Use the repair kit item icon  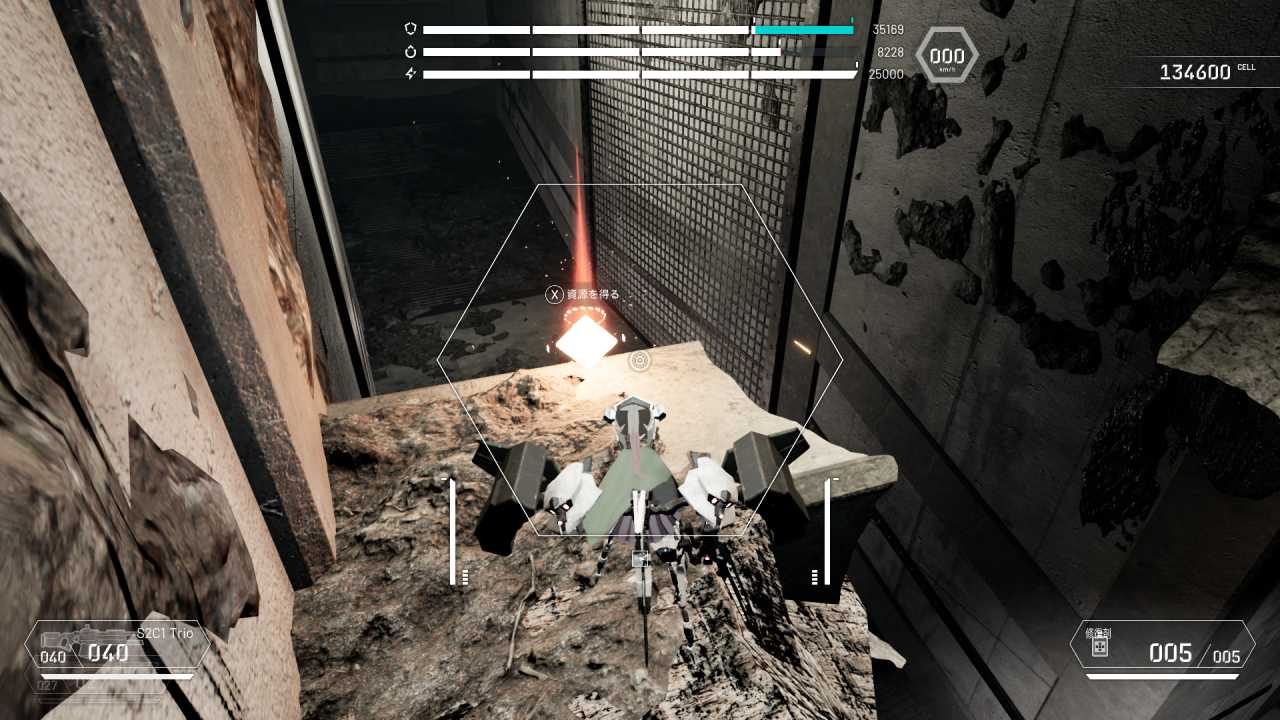tap(1099, 648)
